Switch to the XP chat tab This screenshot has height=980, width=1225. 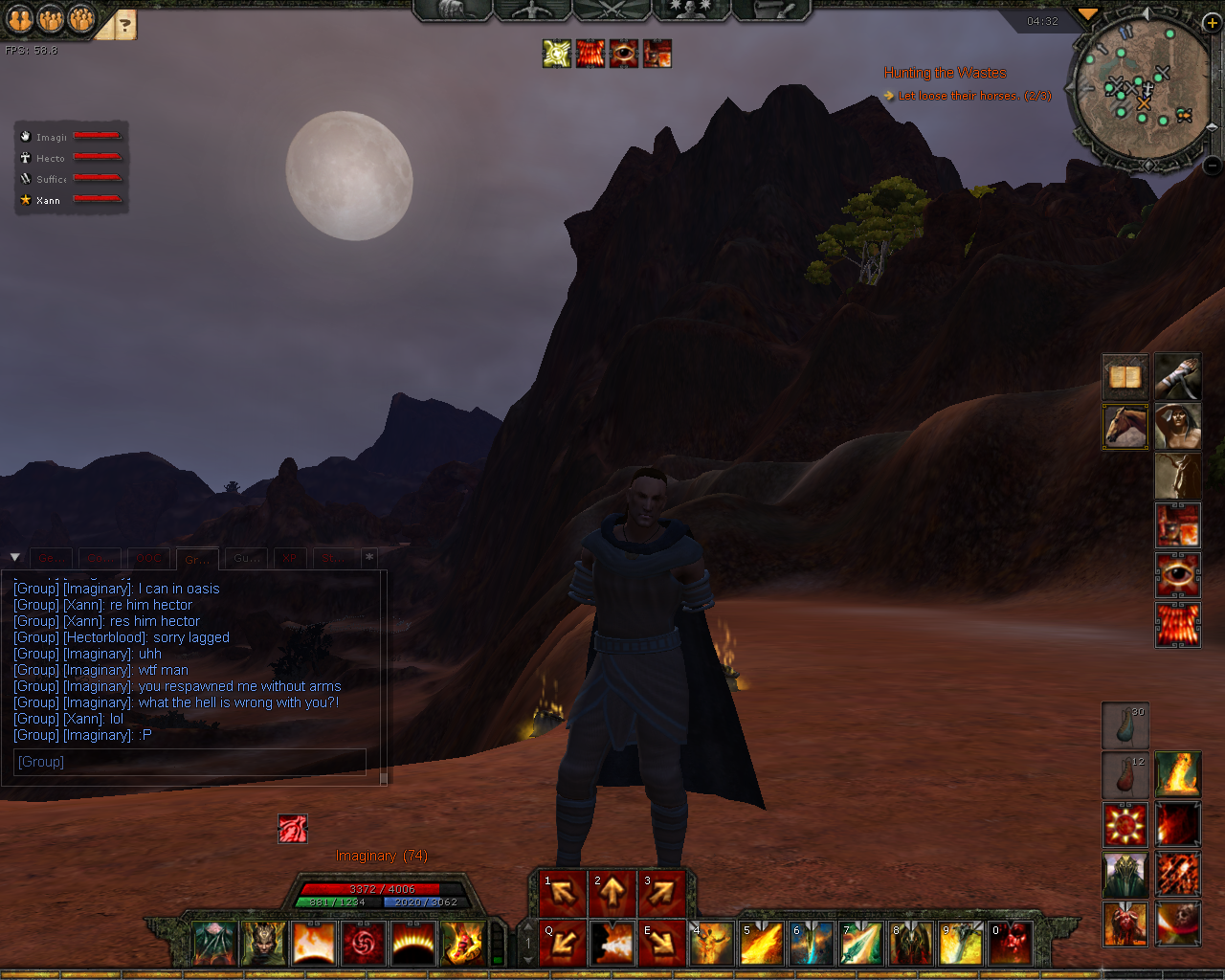(290, 559)
